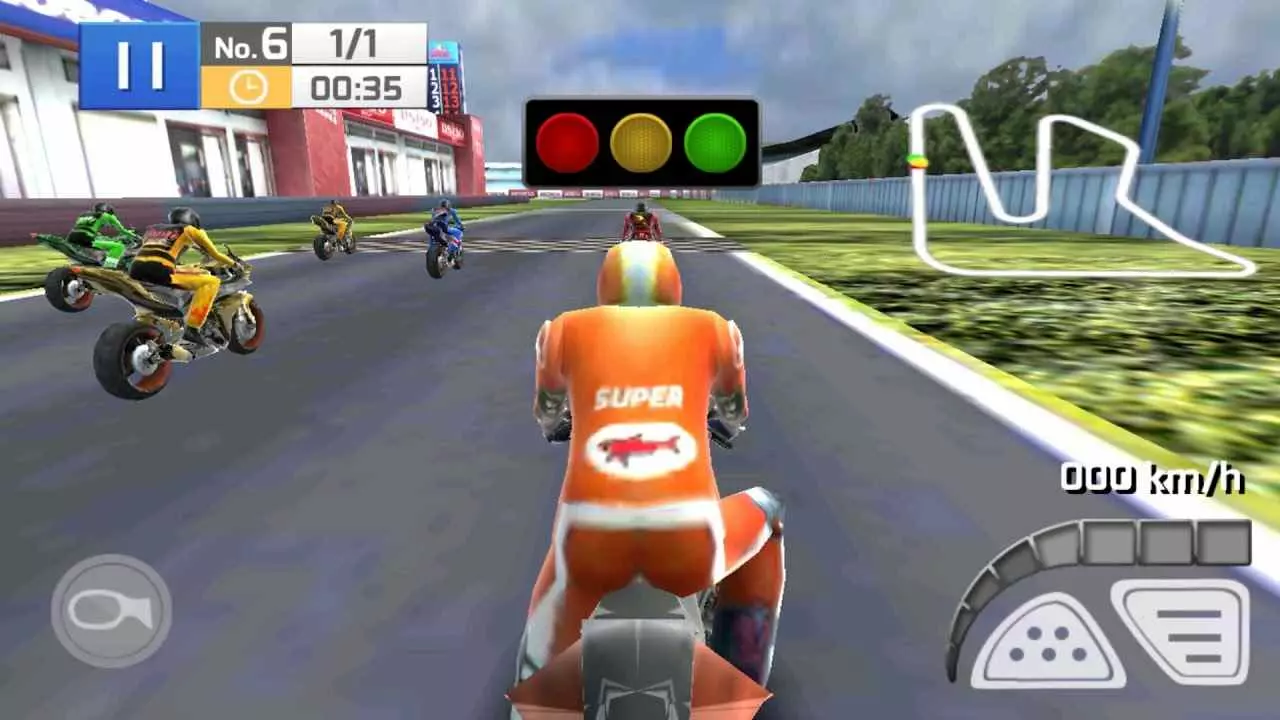
Task: Tap the player's orange SUPER rider
Action: coord(640,420)
